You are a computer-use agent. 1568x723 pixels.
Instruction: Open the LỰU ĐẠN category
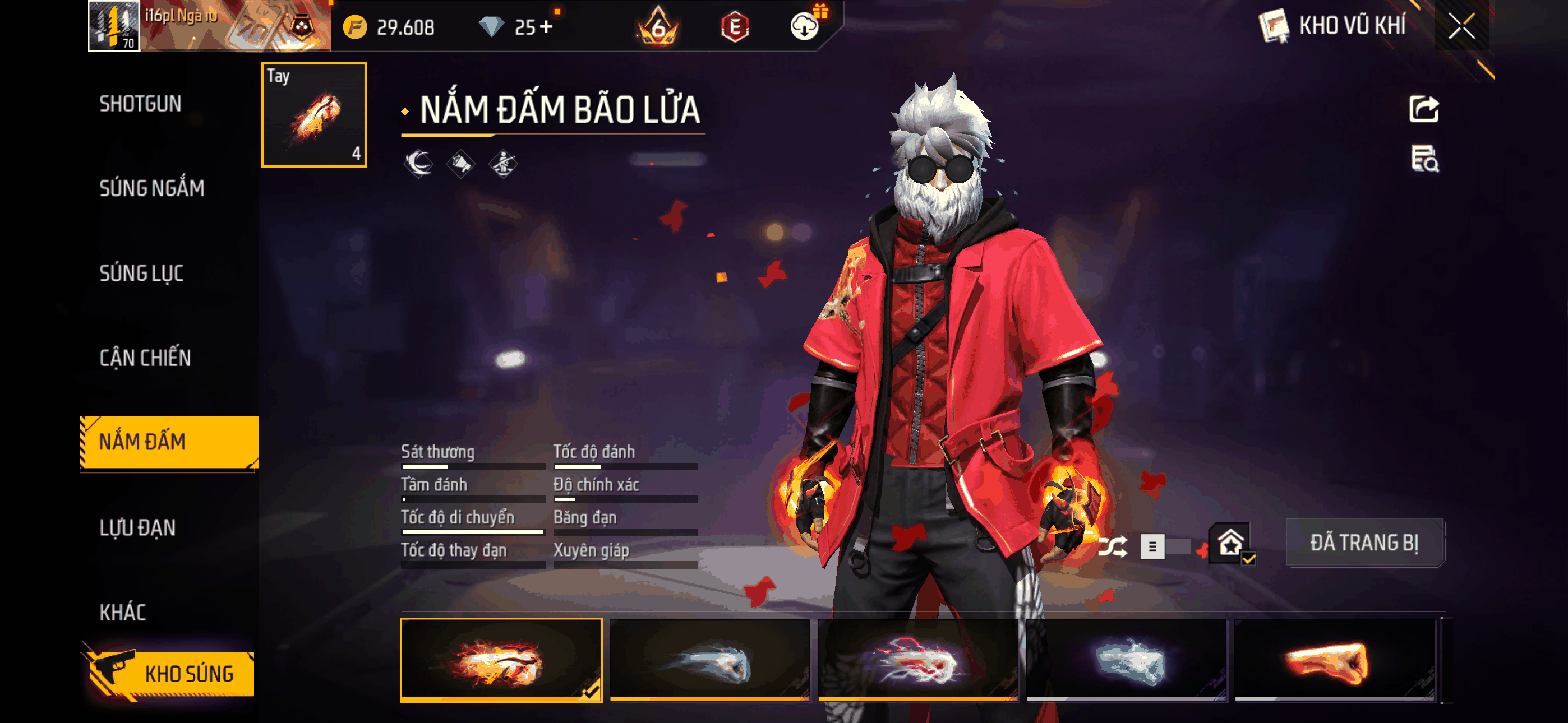pos(139,529)
